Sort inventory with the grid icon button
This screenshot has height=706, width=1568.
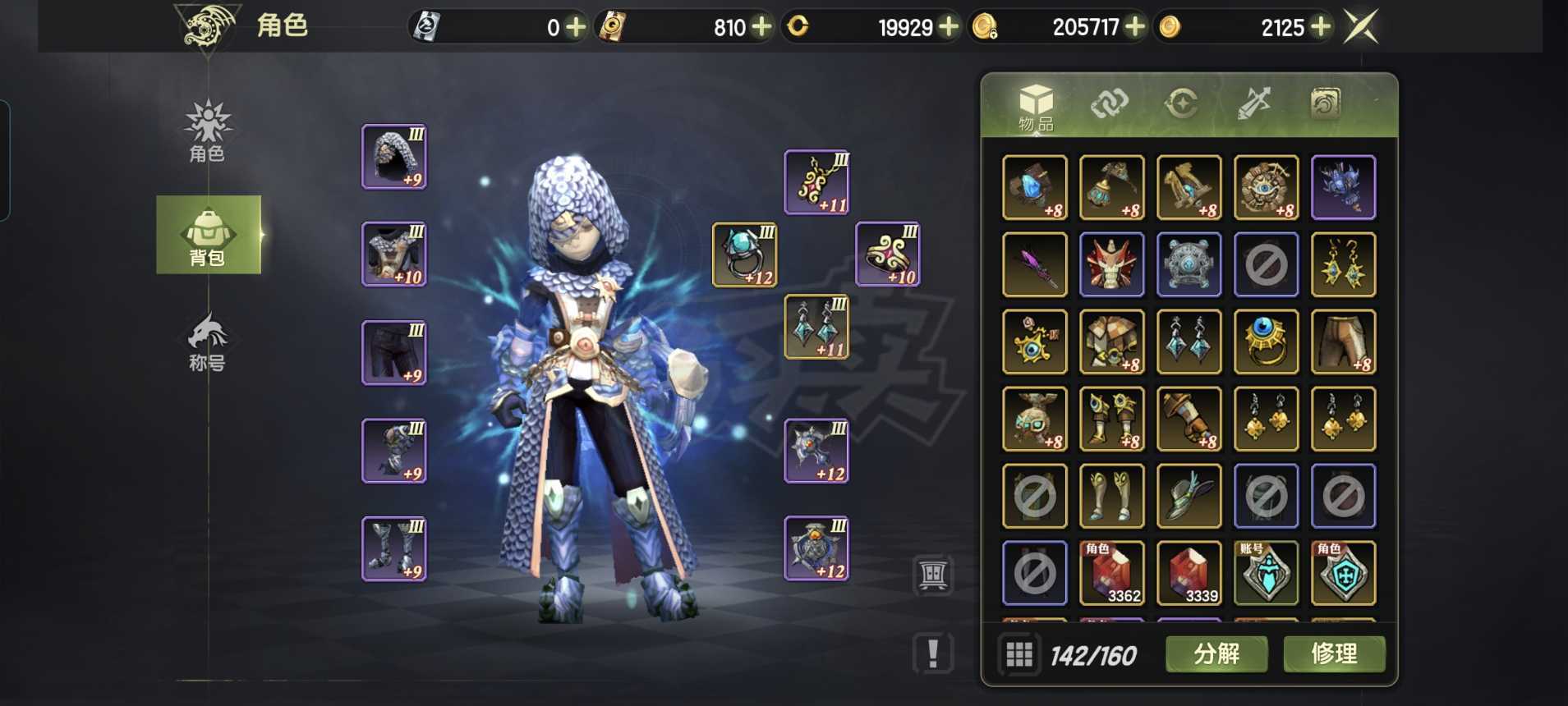[x=1019, y=654]
